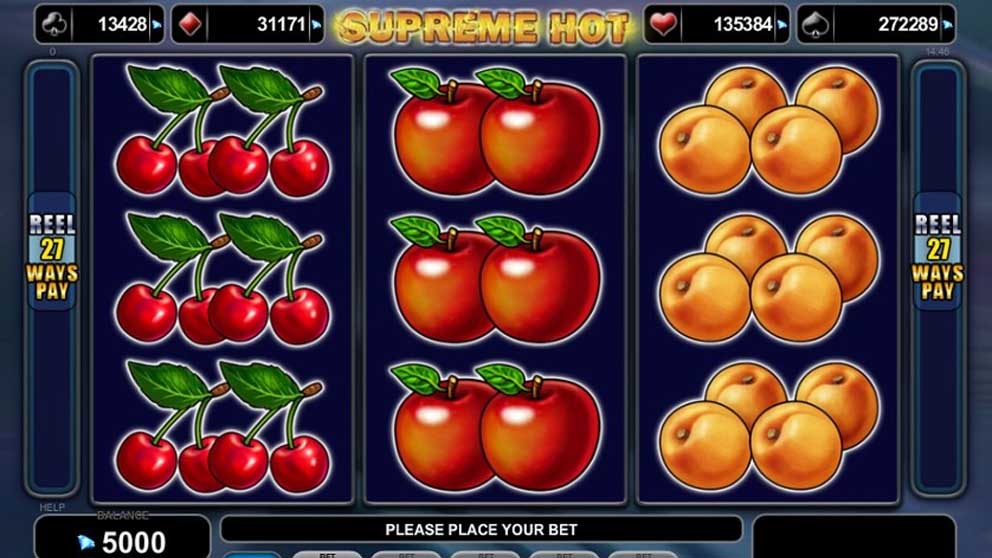
Task: Open the Help info
Action: [52, 508]
